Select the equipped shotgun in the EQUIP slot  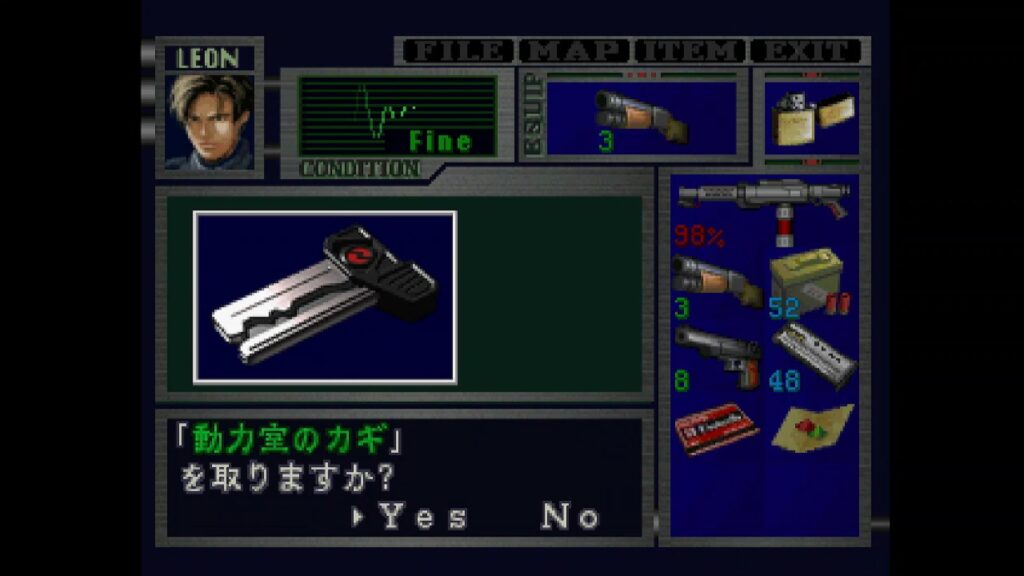click(640, 117)
